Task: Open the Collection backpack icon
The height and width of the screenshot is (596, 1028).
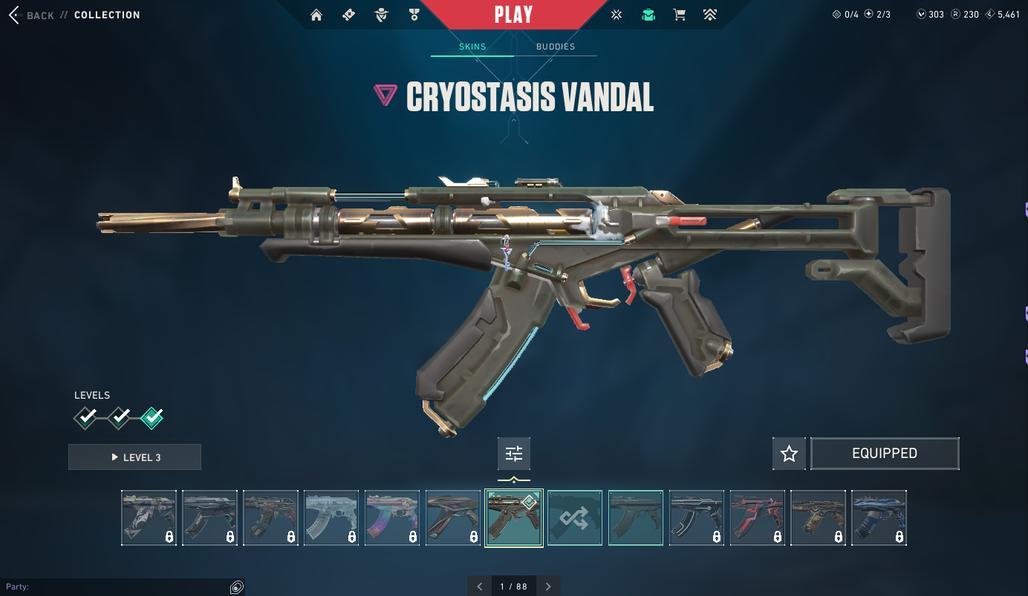Action: (648, 15)
